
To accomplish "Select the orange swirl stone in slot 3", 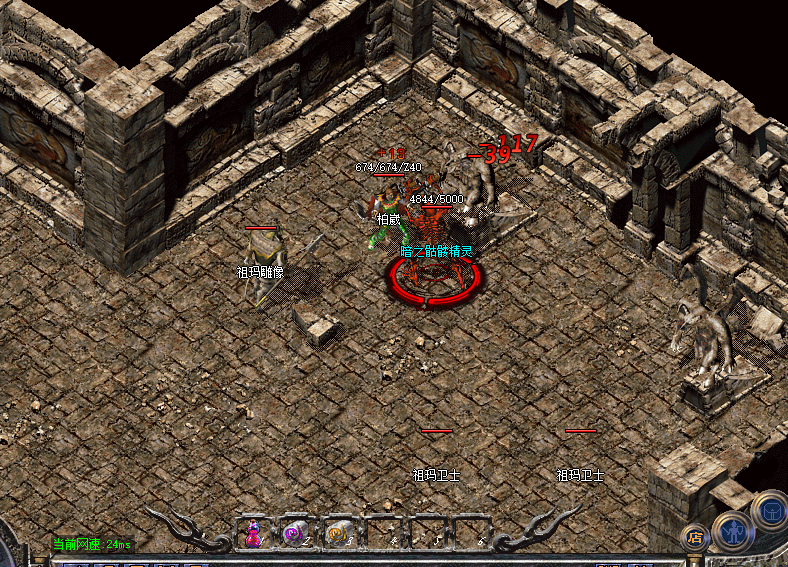I will pos(340,533).
